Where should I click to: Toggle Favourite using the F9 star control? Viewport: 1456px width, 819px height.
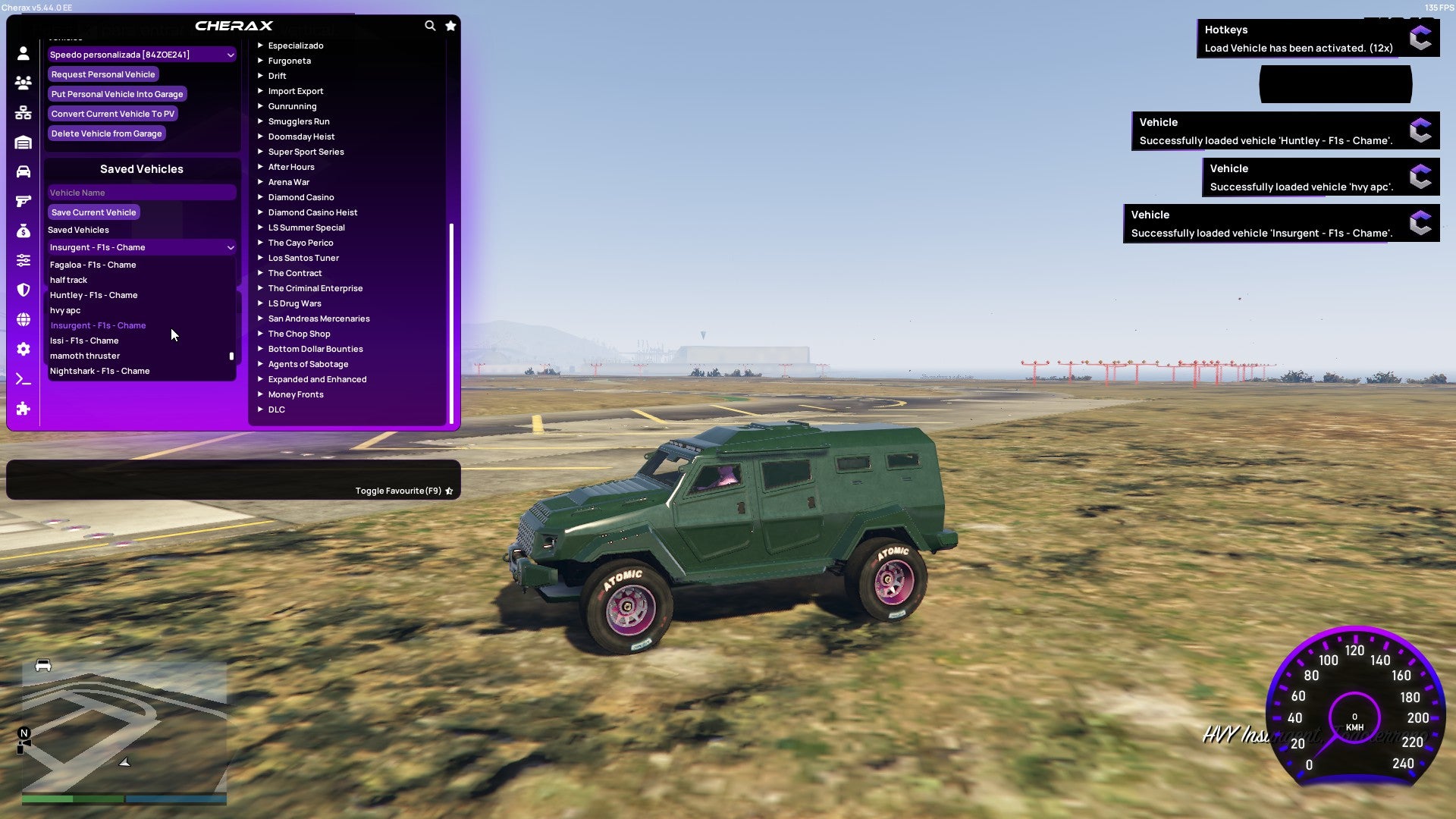point(449,491)
